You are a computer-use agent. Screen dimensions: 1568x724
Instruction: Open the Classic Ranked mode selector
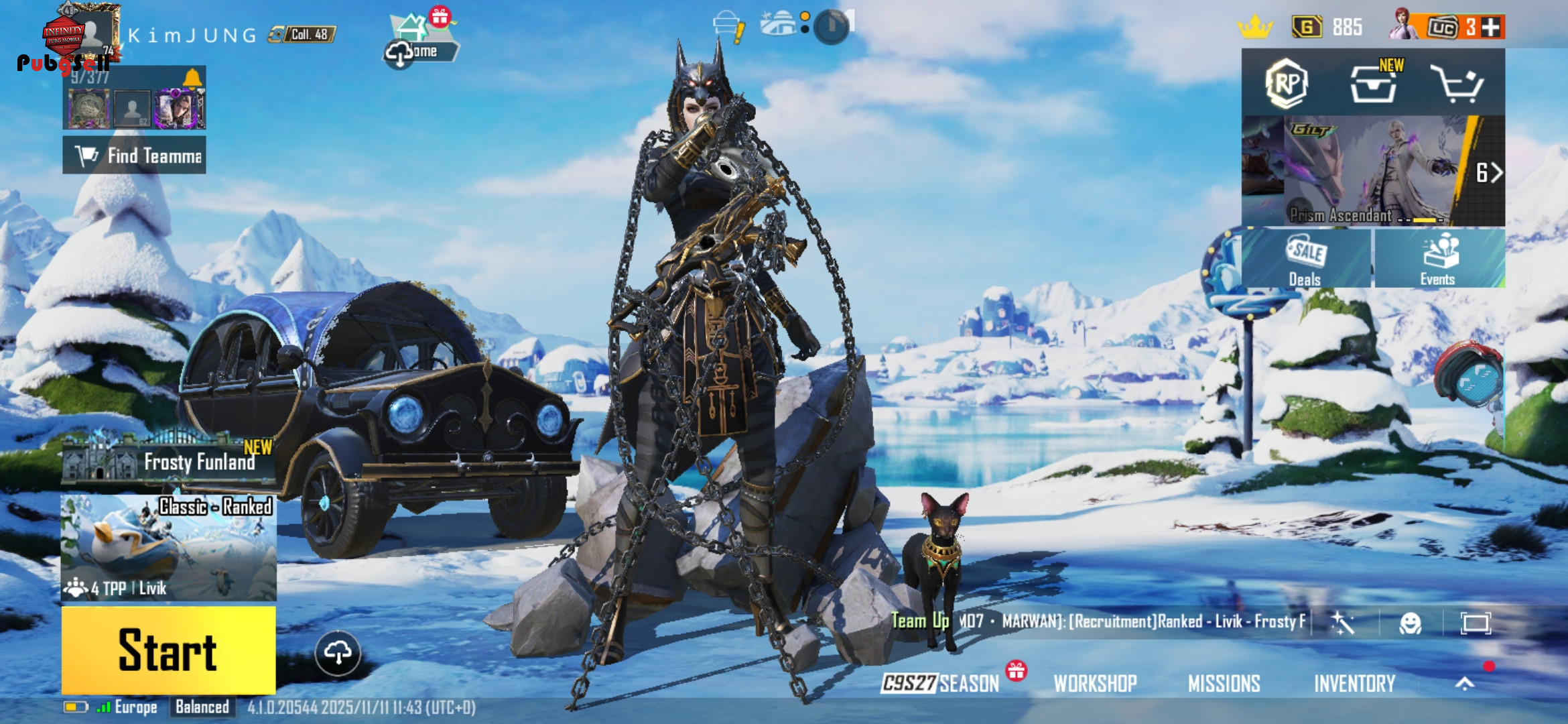168,548
